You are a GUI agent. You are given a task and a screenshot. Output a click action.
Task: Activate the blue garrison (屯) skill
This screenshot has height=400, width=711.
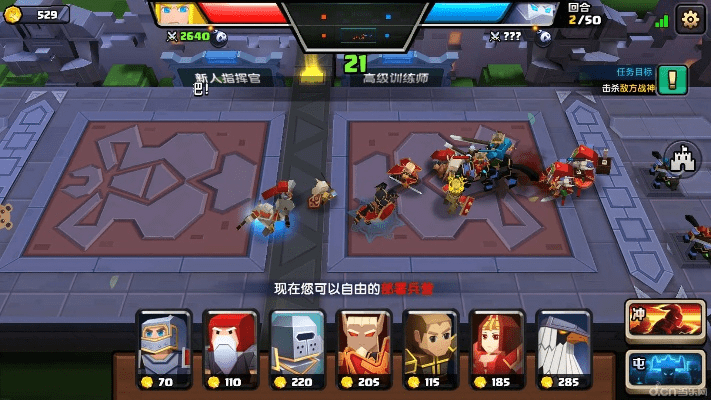pyautogui.click(x=665, y=366)
